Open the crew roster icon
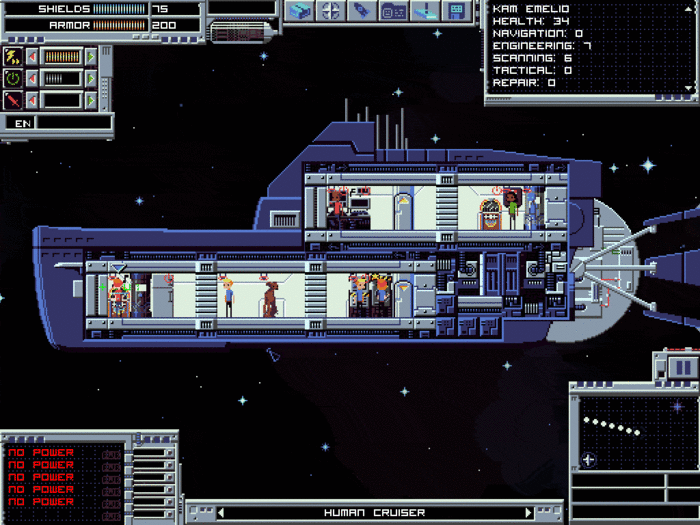This screenshot has width=700, height=525. 393,11
